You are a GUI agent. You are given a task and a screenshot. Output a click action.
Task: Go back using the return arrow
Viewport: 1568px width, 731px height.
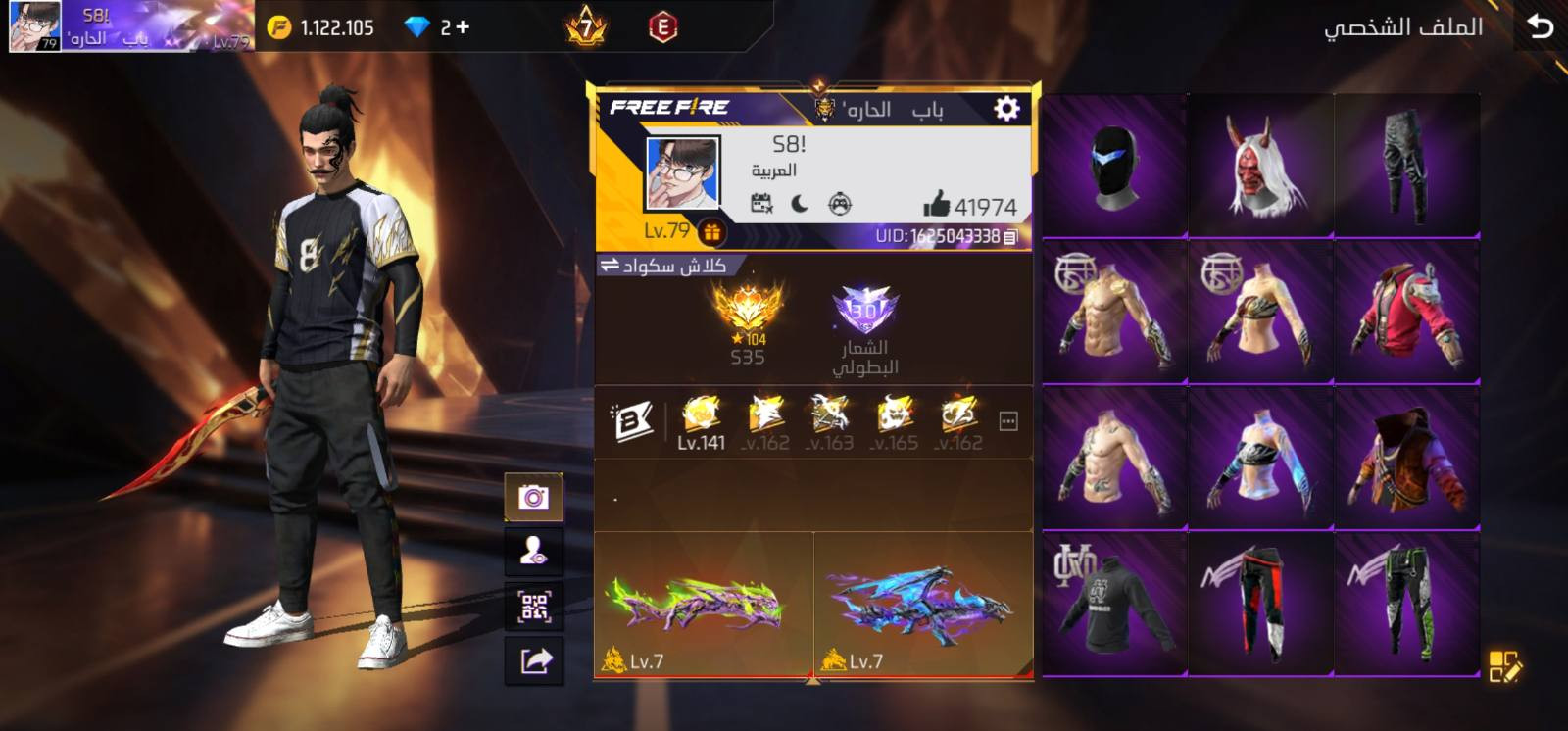pos(1540,26)
